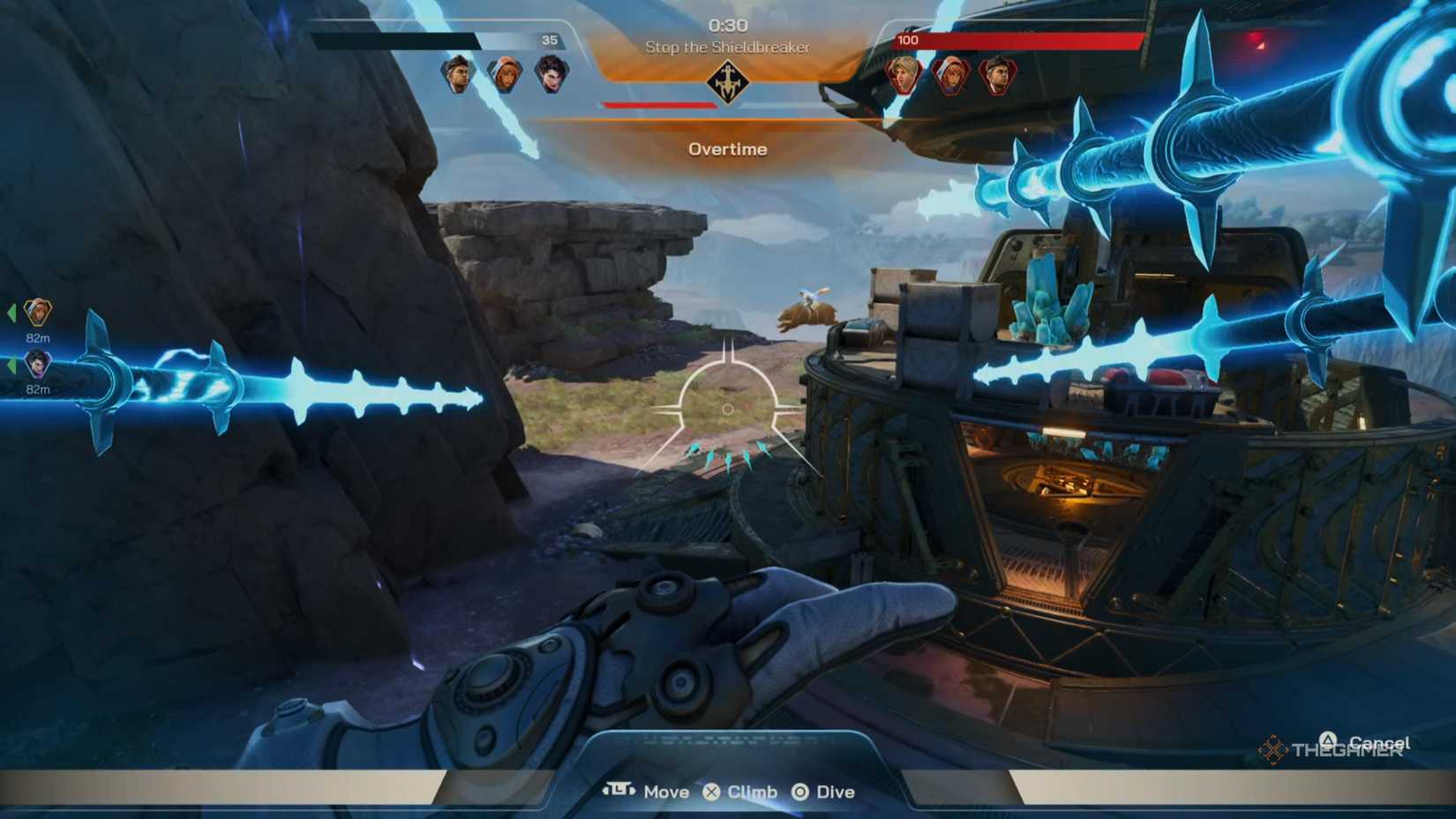Click the hooded enemy portrait icon

click(952, 73)
